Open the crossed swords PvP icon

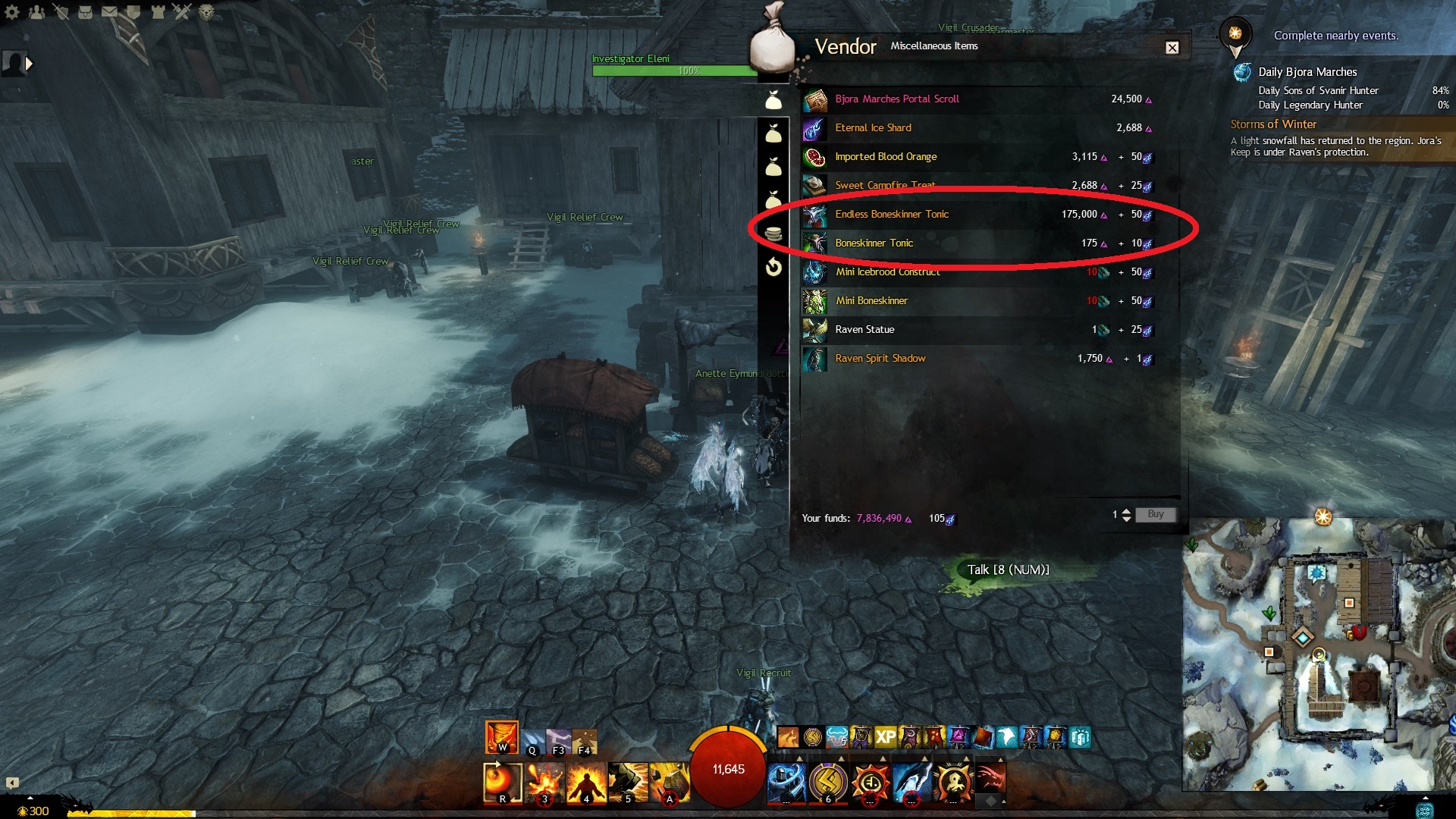click(x=181, y=12)
